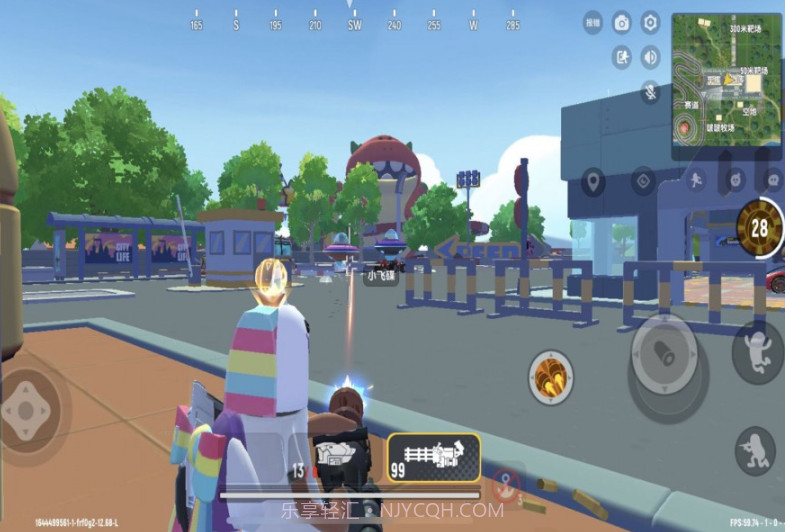The width and height of the screenshot is (785, 532).
Task: Activate the golden claw skill button
Action: 550,377
